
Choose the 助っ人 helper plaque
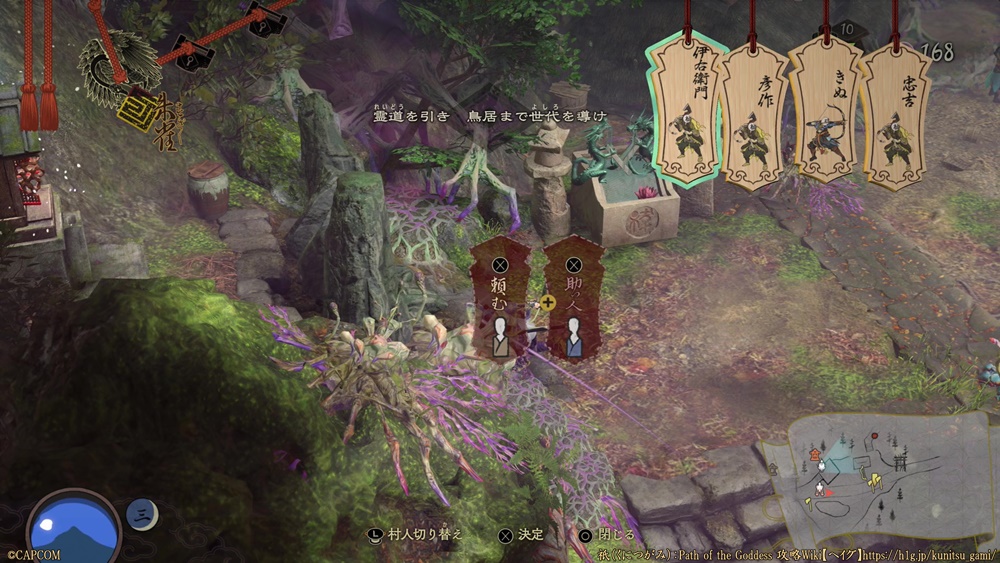coord(575,300)
